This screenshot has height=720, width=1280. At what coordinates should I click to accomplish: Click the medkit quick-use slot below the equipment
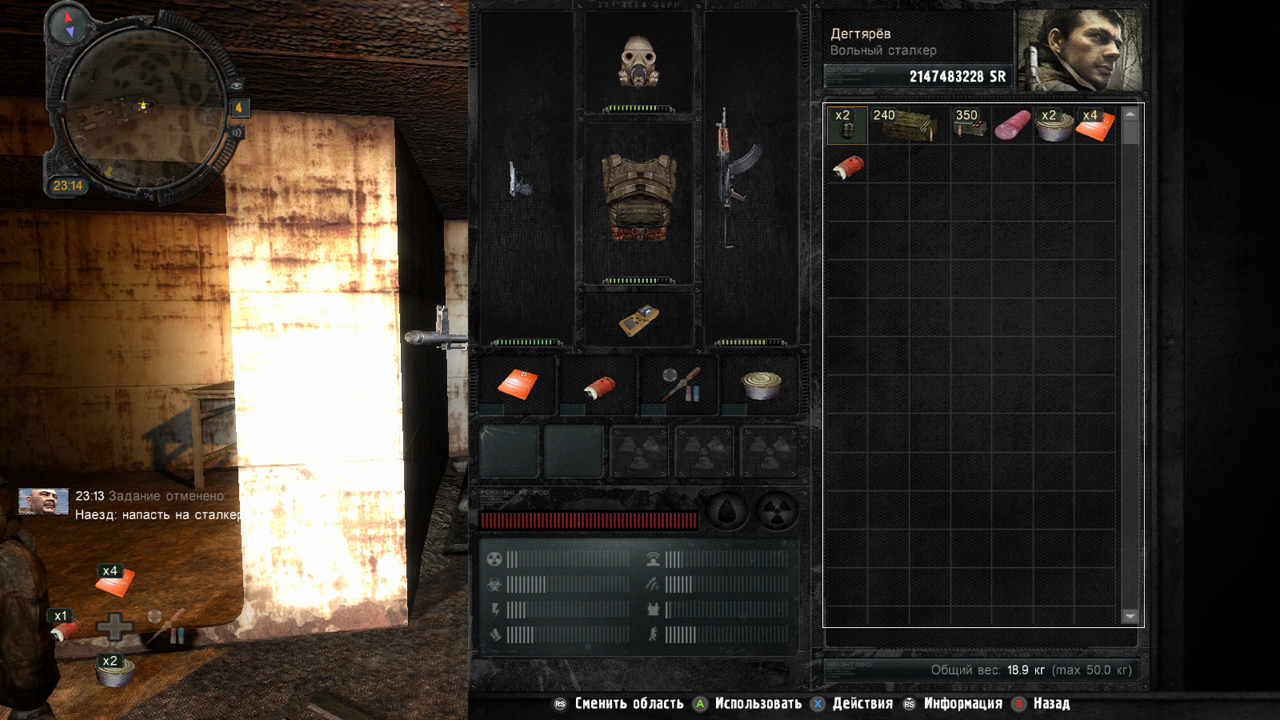click(517, 384)
